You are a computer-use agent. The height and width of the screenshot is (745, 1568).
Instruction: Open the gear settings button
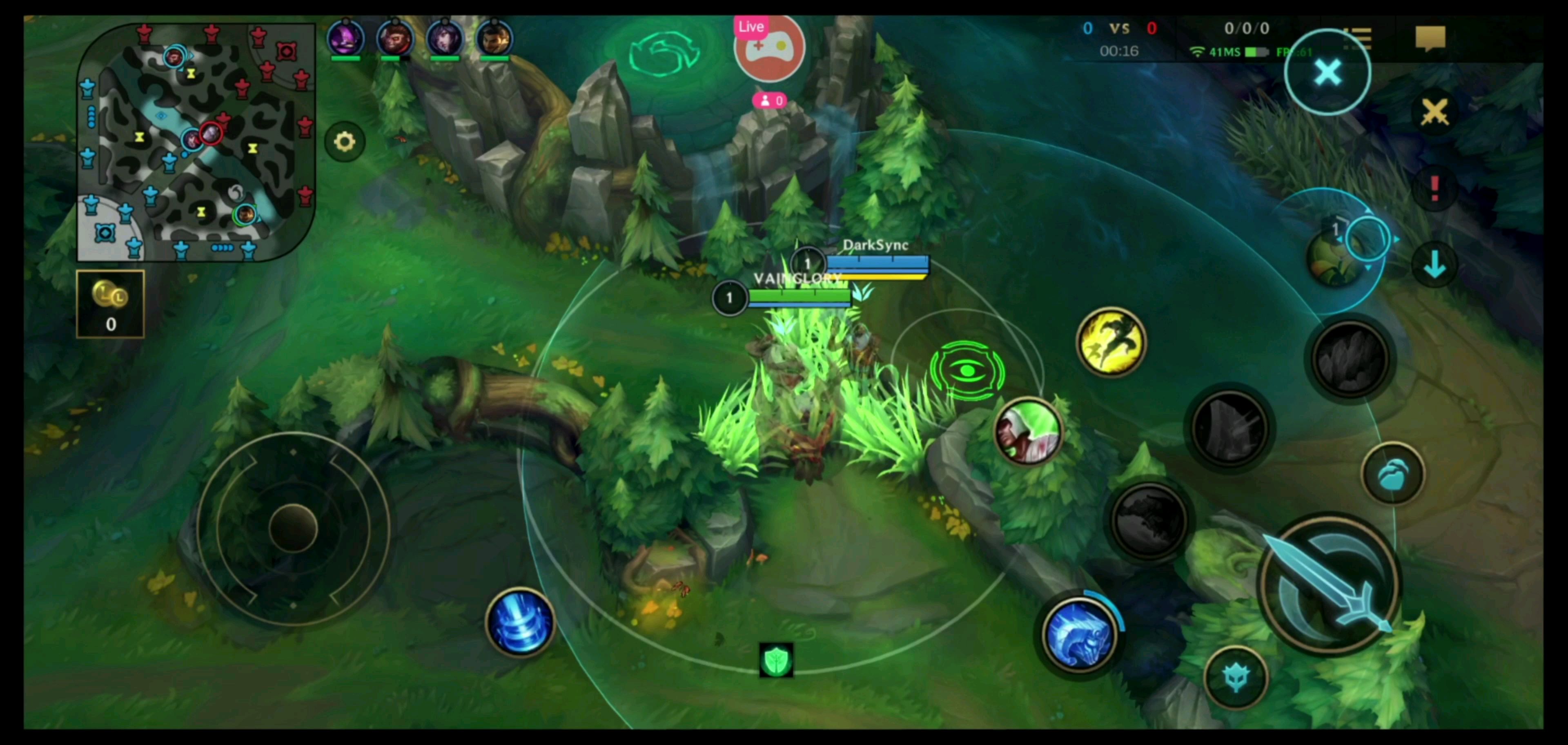point(345,142)
